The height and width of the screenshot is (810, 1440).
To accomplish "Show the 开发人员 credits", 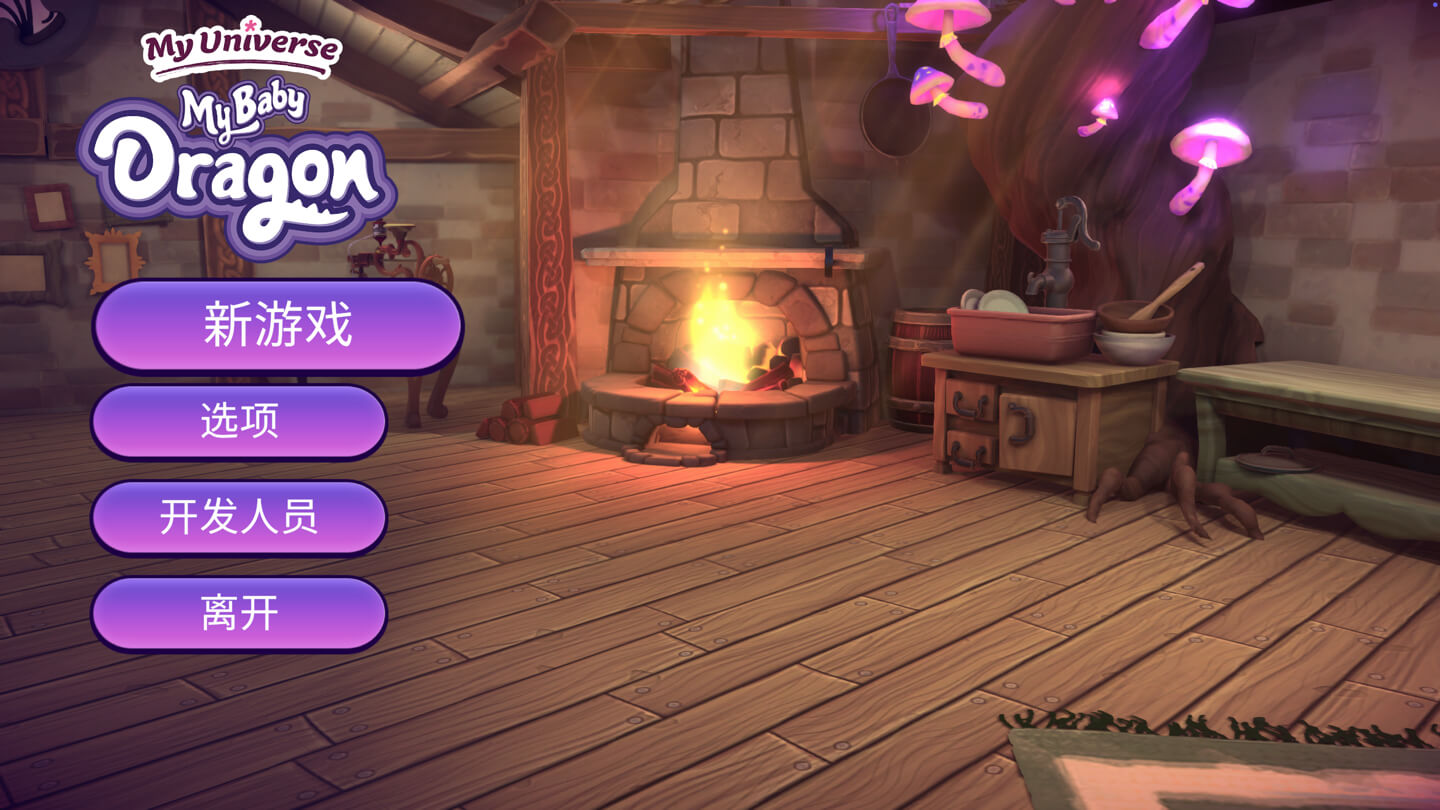I will point(239,517).
